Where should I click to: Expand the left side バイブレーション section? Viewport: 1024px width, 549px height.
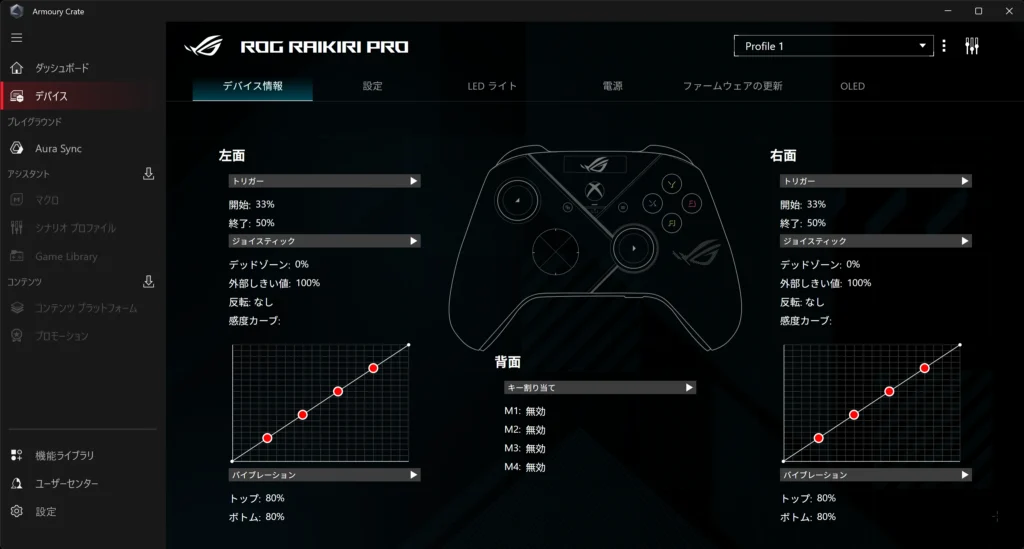pos(324,475)
